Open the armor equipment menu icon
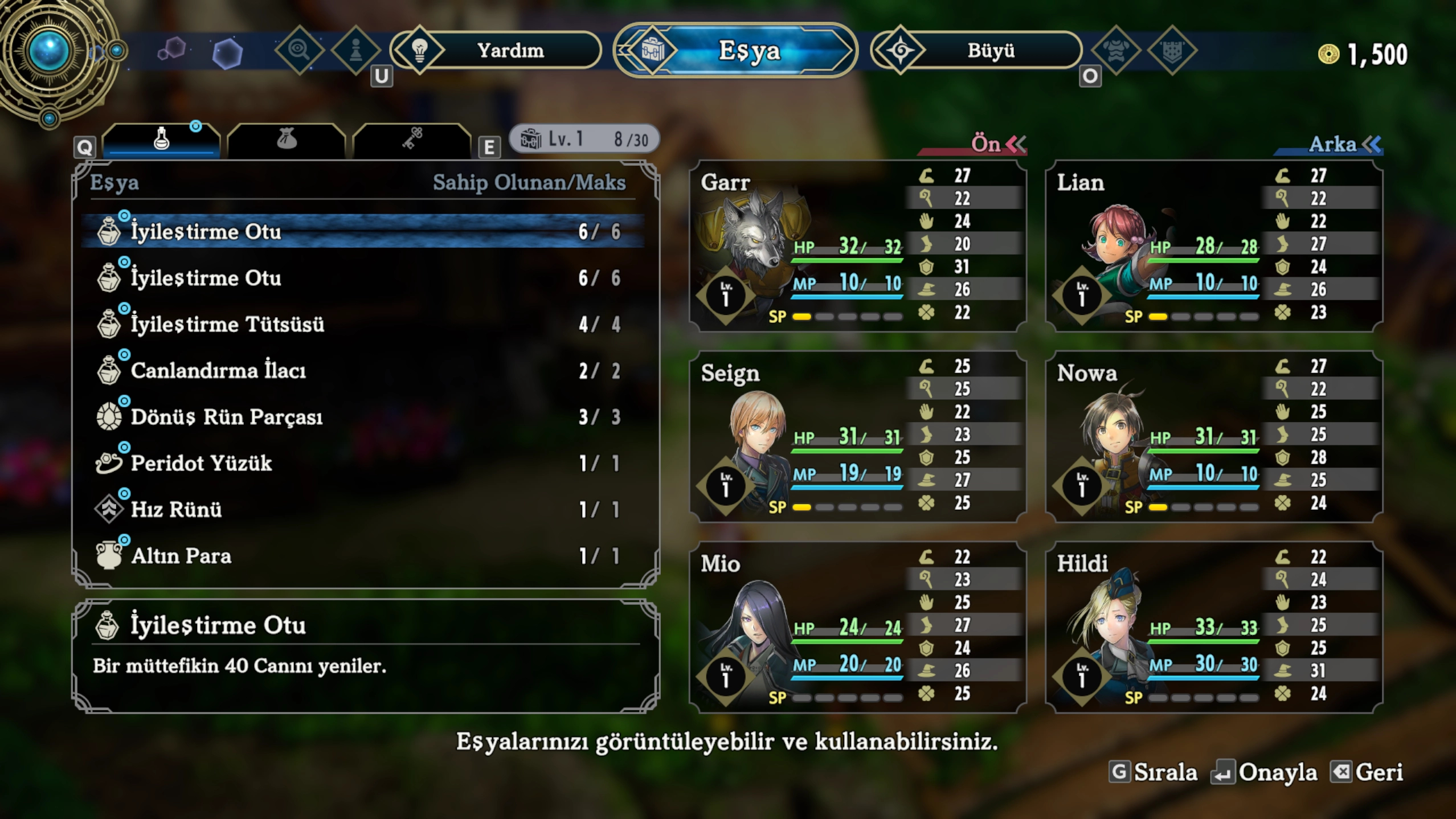 point(1116,51)
